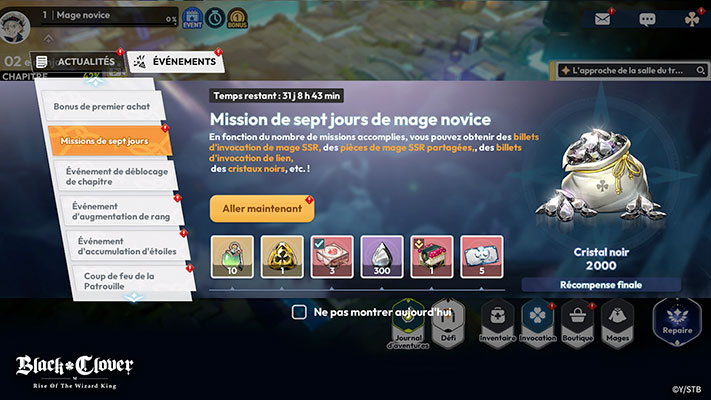The width and height of the screenshot is (711, 400).
Task: Select the green potion reward with 10
Action: tap(232, 257)
